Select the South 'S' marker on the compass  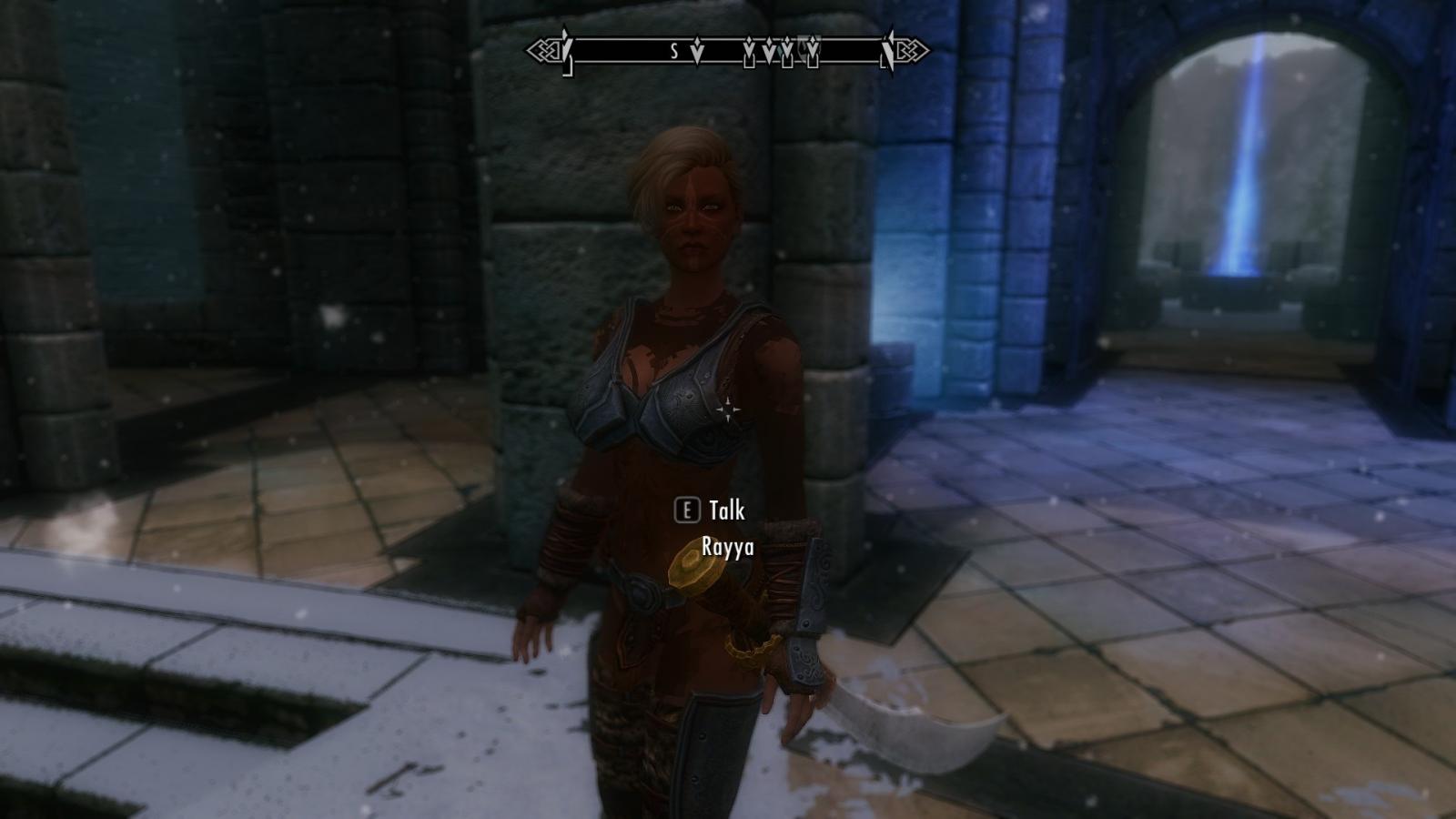point(674,52)
